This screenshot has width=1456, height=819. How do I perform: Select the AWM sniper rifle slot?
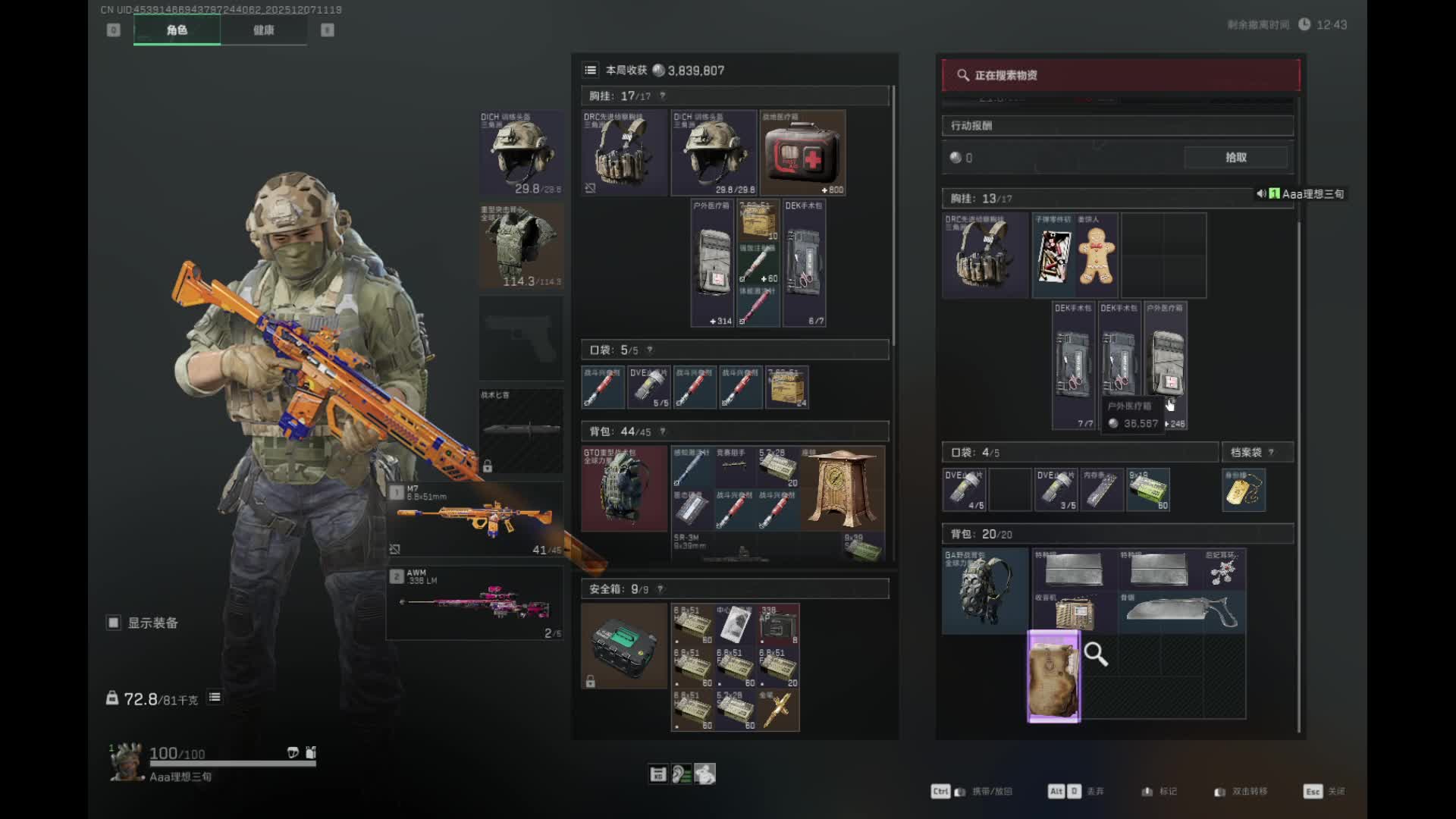pos(475,604)
